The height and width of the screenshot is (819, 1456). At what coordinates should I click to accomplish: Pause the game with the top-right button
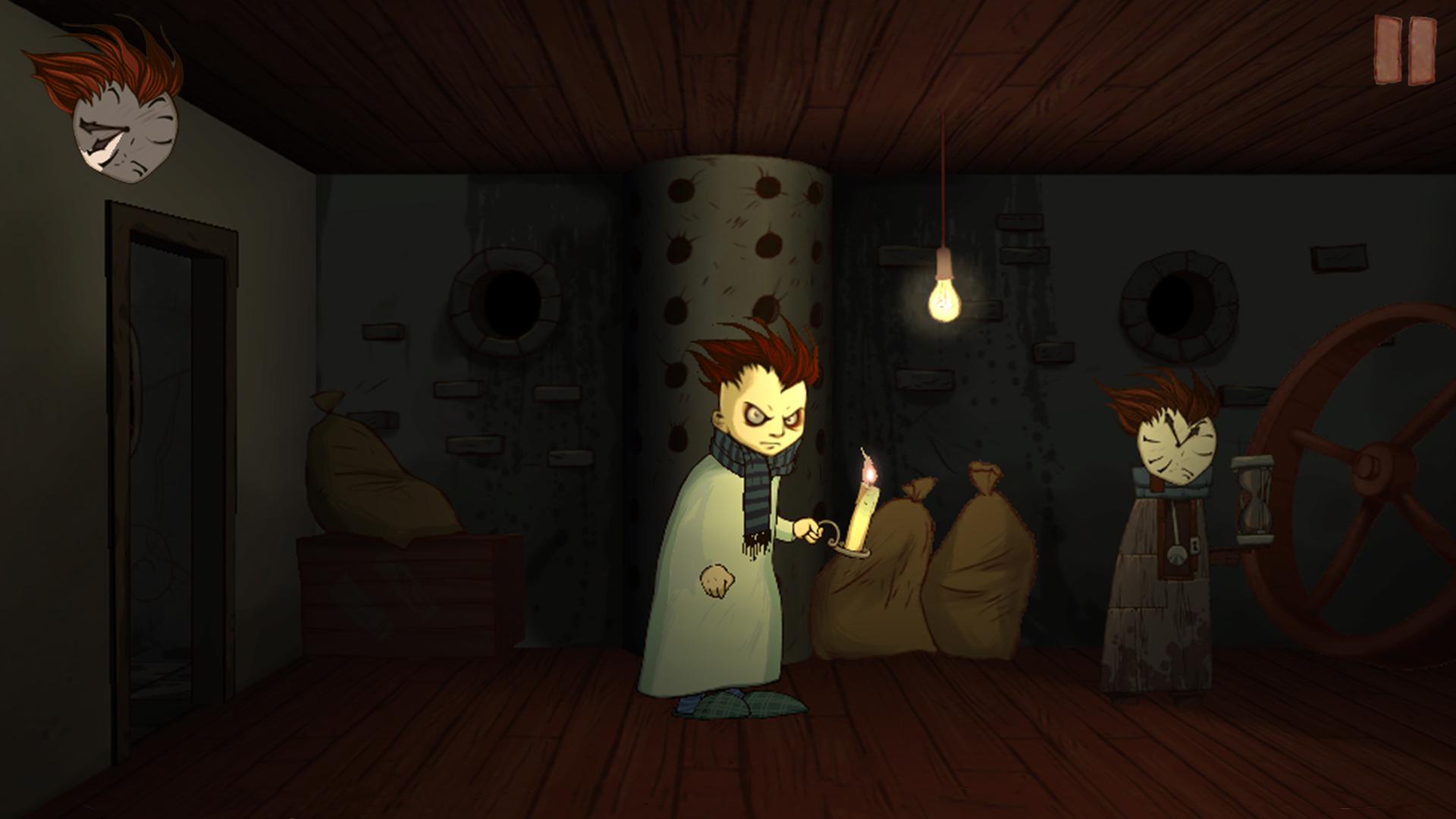1405,50
